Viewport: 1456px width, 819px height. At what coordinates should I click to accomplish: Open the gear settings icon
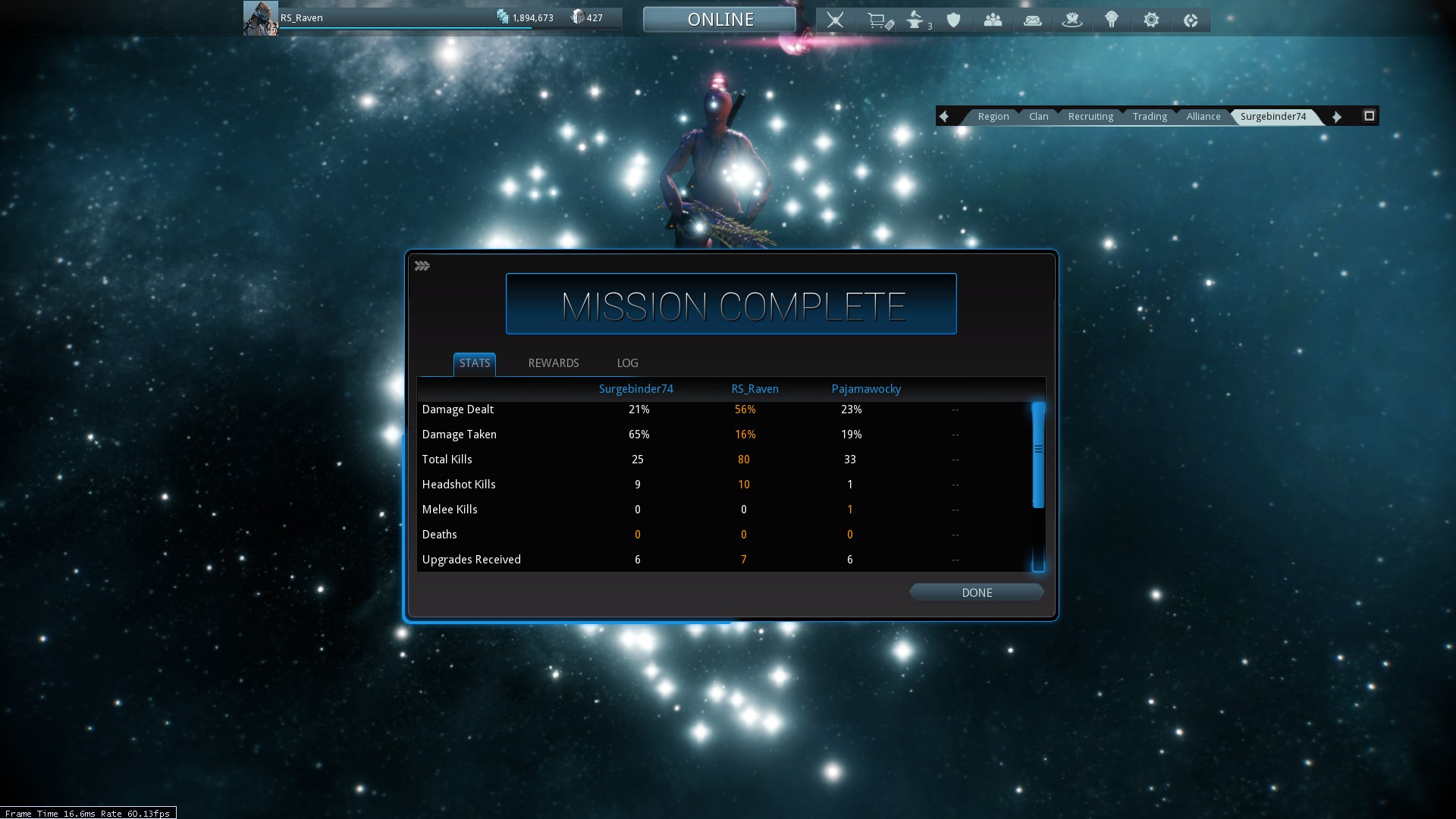[x=1151, y=20]
